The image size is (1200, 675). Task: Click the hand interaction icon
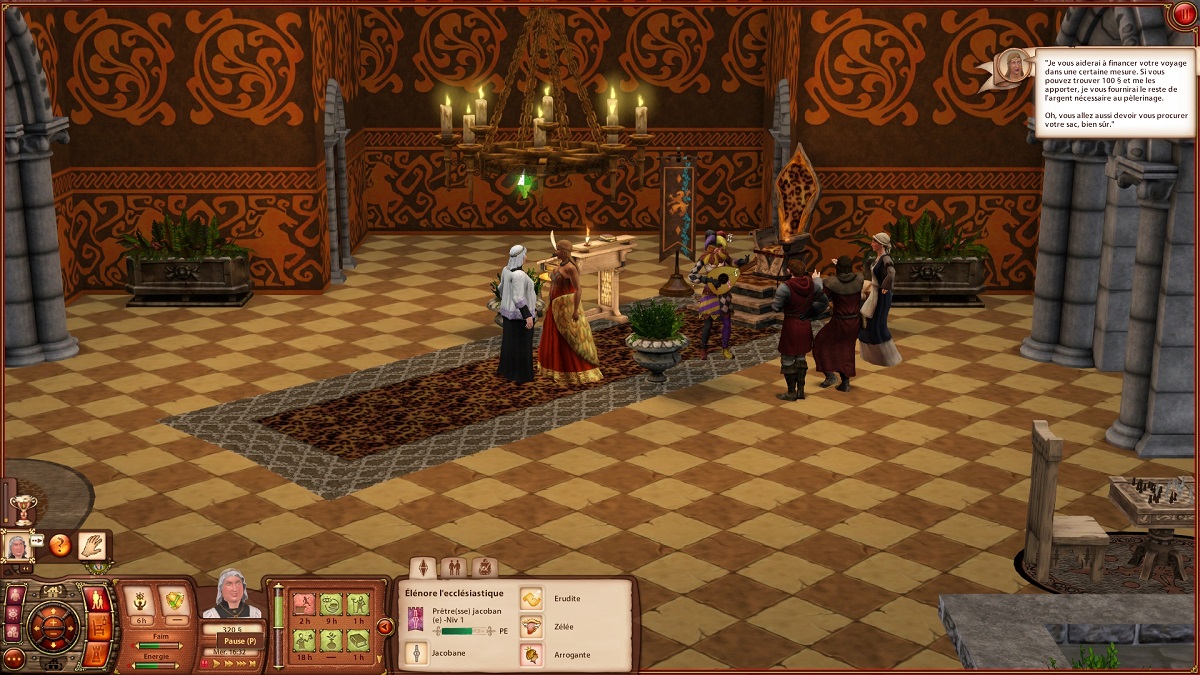[x=93, y=546]
